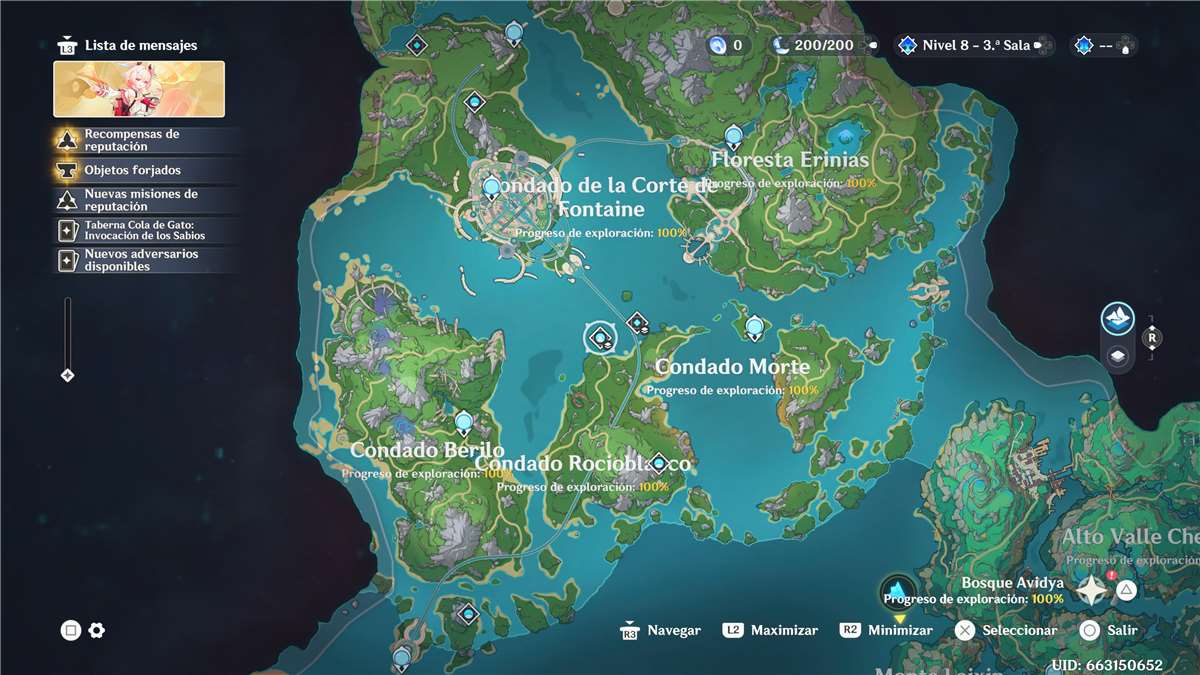Viewport: 1200px width, 675px height.
Task: Select the Bosque Avidya blue crystal marker
Action: [x=899, y=590]
